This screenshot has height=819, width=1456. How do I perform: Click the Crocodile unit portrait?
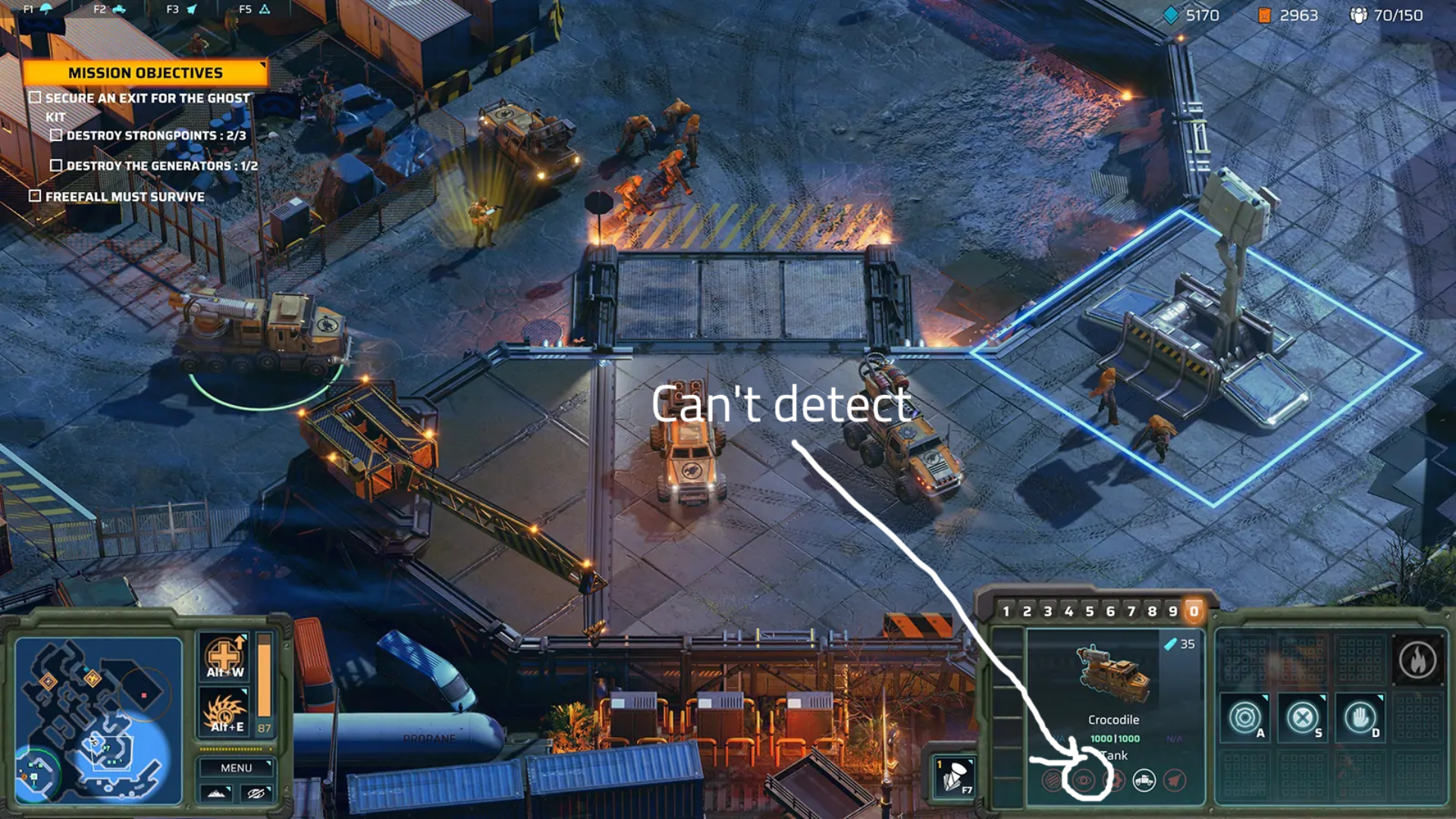point(1113,675)
